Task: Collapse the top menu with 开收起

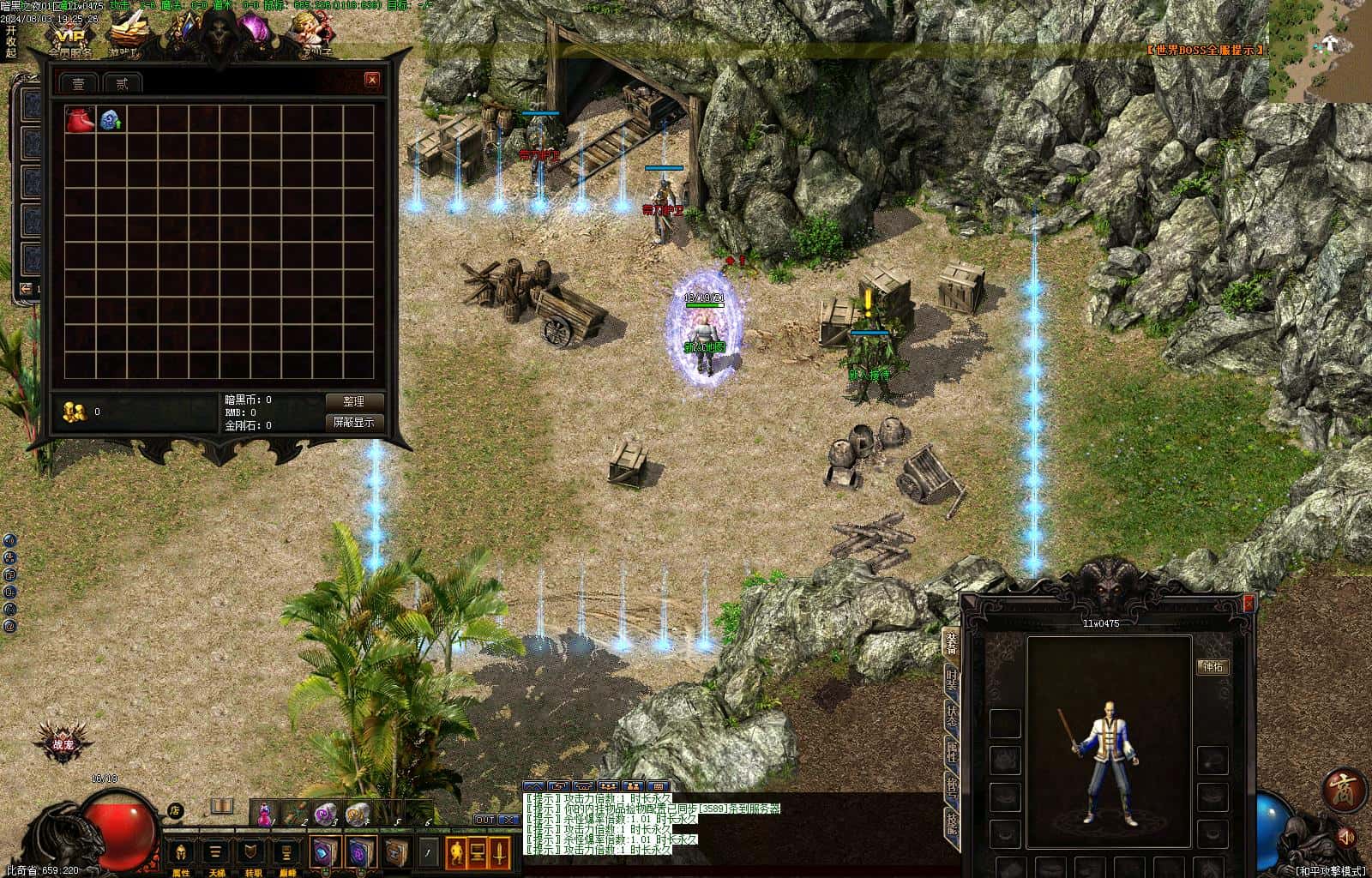Action: coord(10,41)
